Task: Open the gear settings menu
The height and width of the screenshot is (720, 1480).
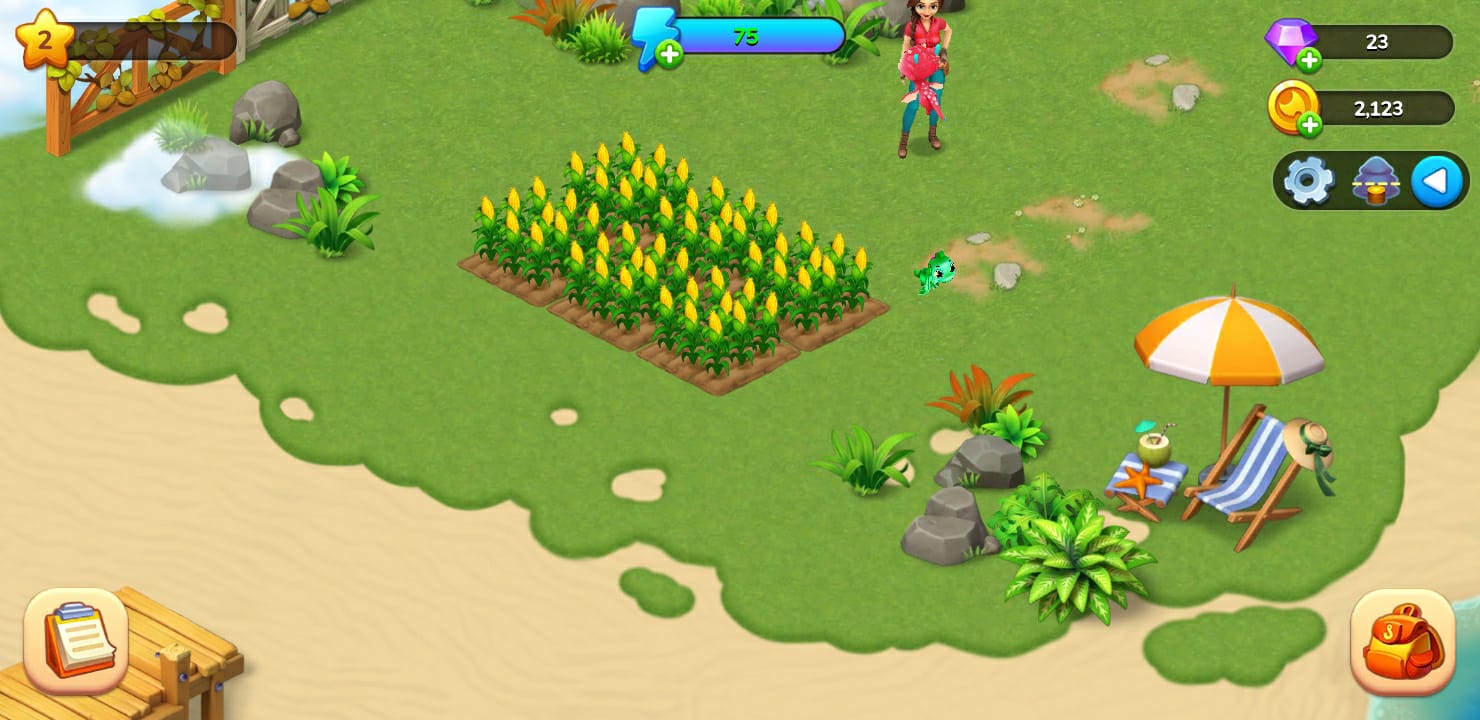Action: click(x=1308, y=181)
